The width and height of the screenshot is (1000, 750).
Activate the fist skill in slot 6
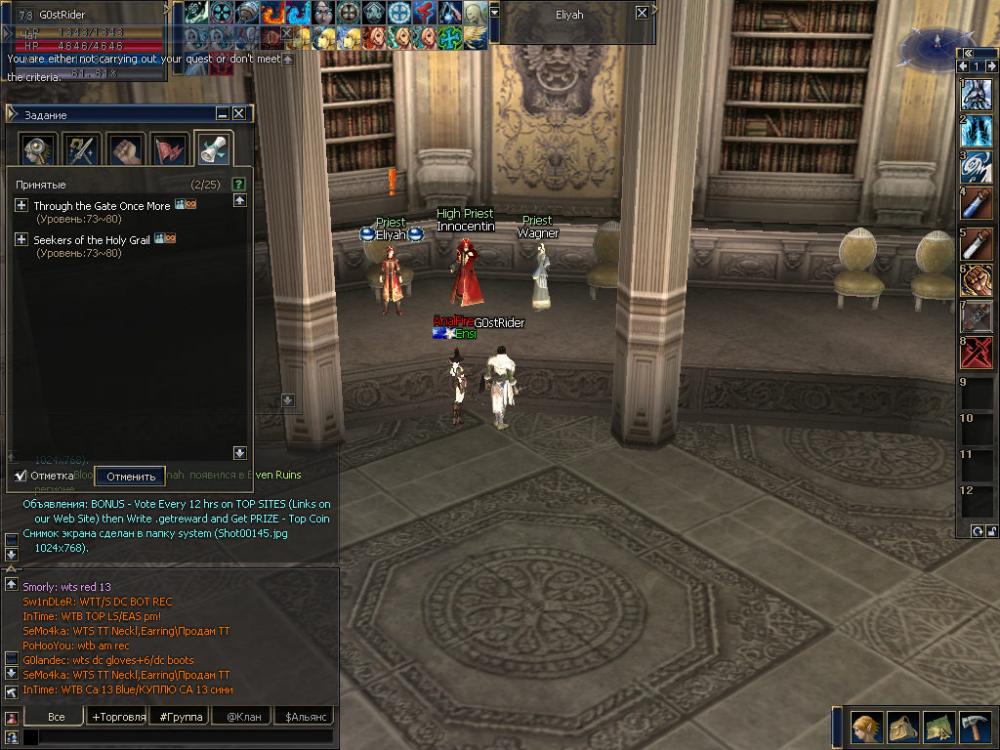tap(976, 279)
